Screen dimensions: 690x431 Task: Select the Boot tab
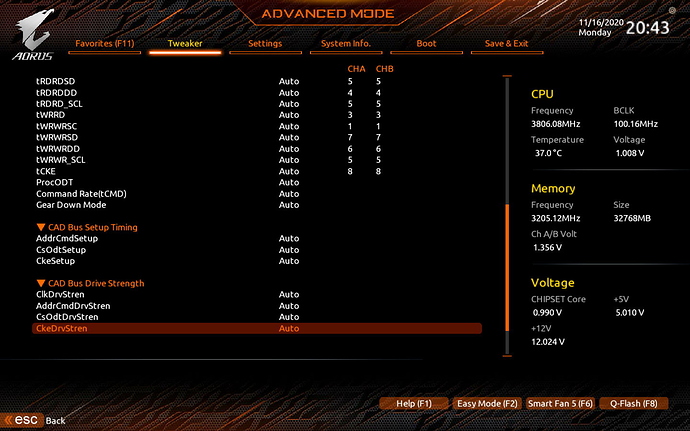point(426,44)
